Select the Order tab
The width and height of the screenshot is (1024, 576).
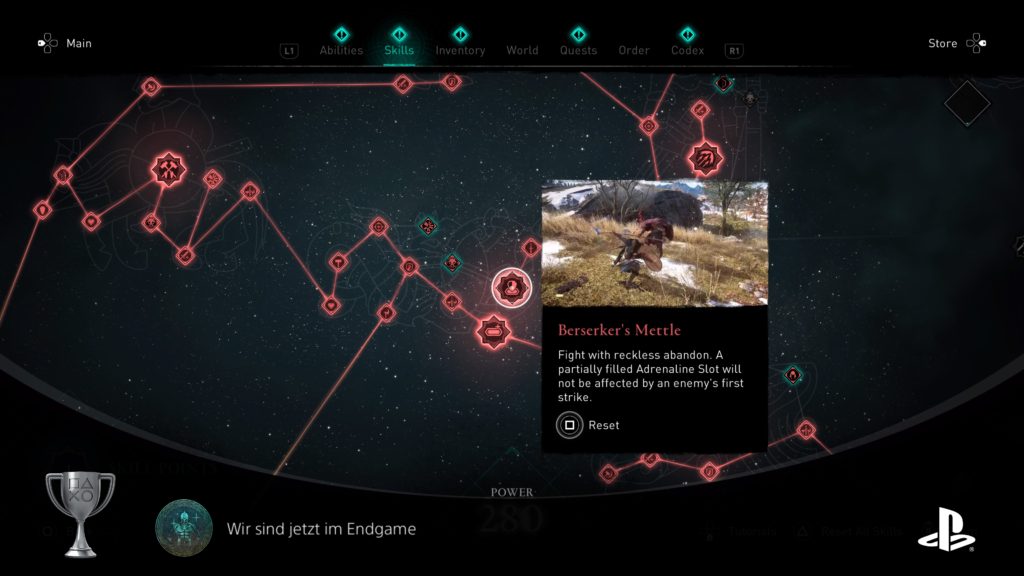(634, 50)
